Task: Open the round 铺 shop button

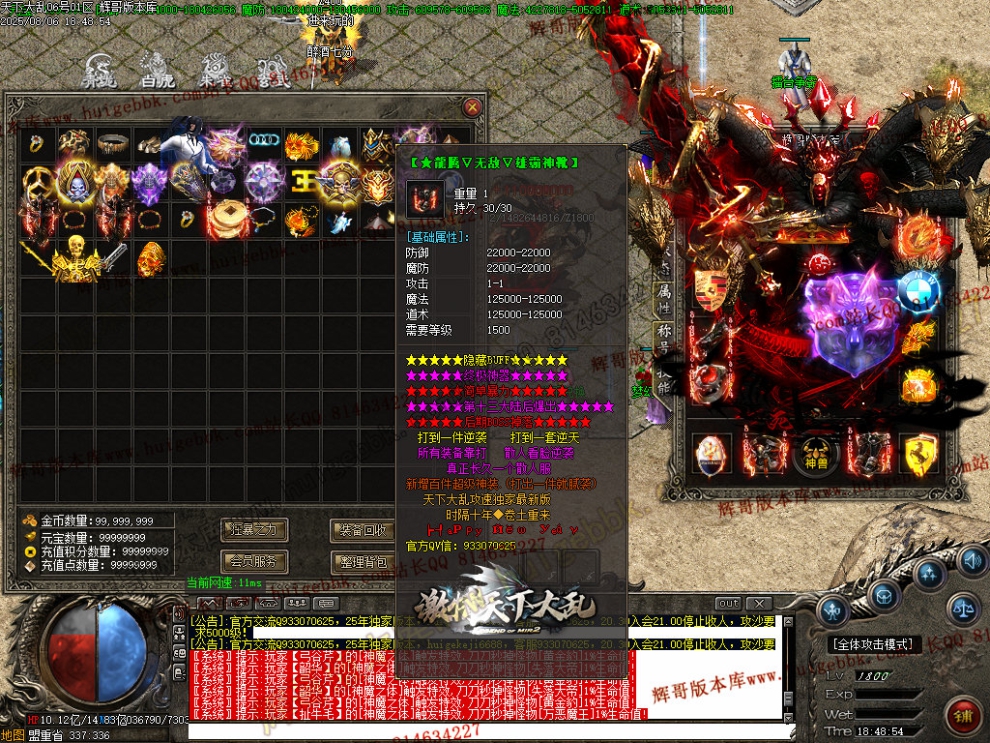Action: point(963,716)
